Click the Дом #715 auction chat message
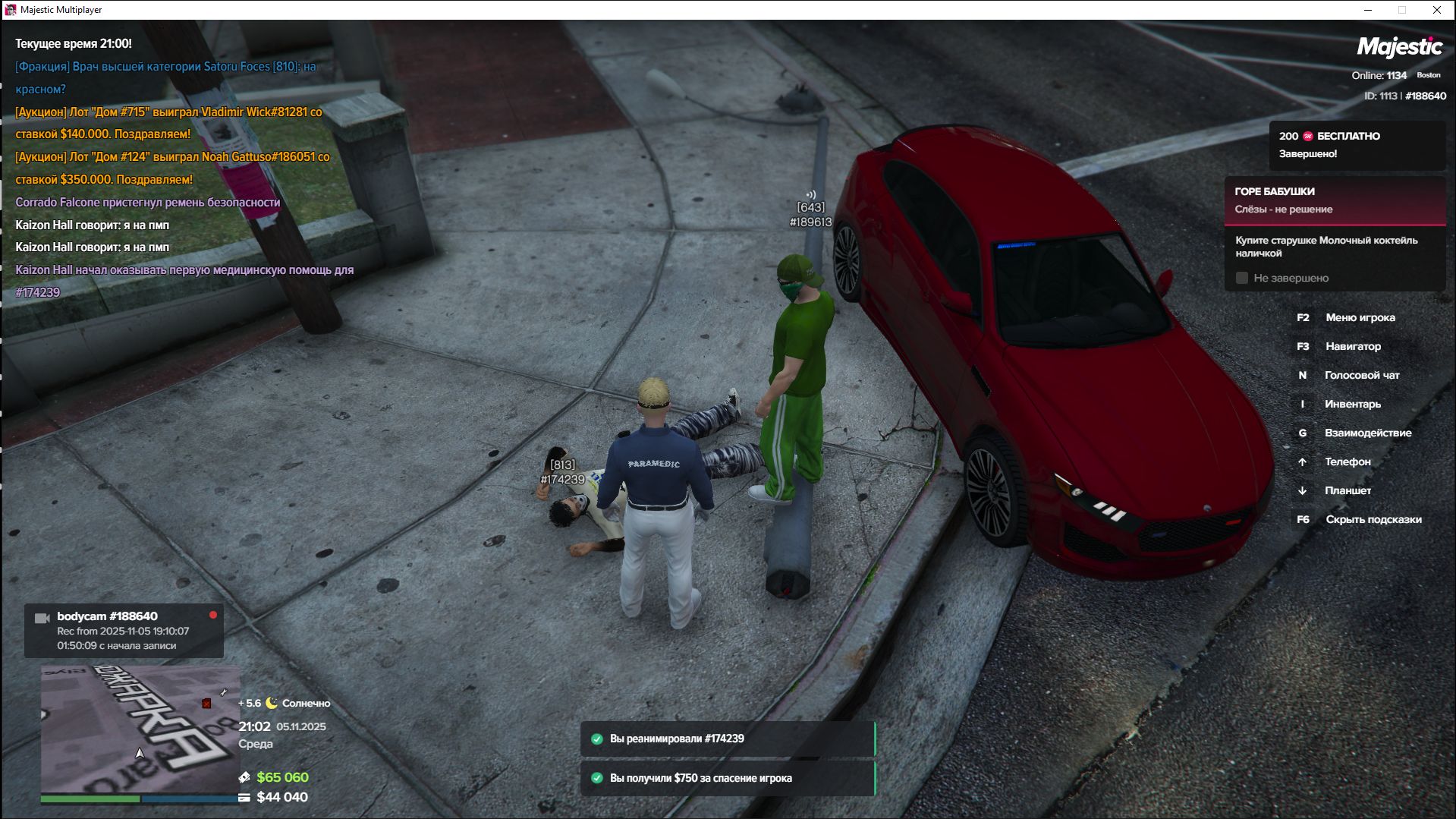This screenshot has height=819, width=1456. tap(168, 123)
